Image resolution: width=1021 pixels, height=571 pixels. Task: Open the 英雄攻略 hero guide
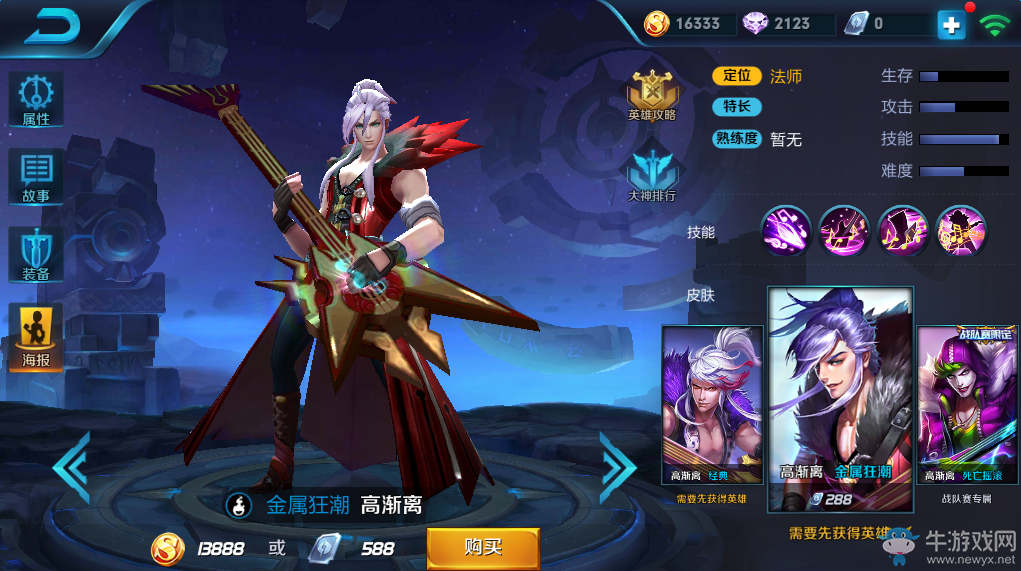(652, 95)
